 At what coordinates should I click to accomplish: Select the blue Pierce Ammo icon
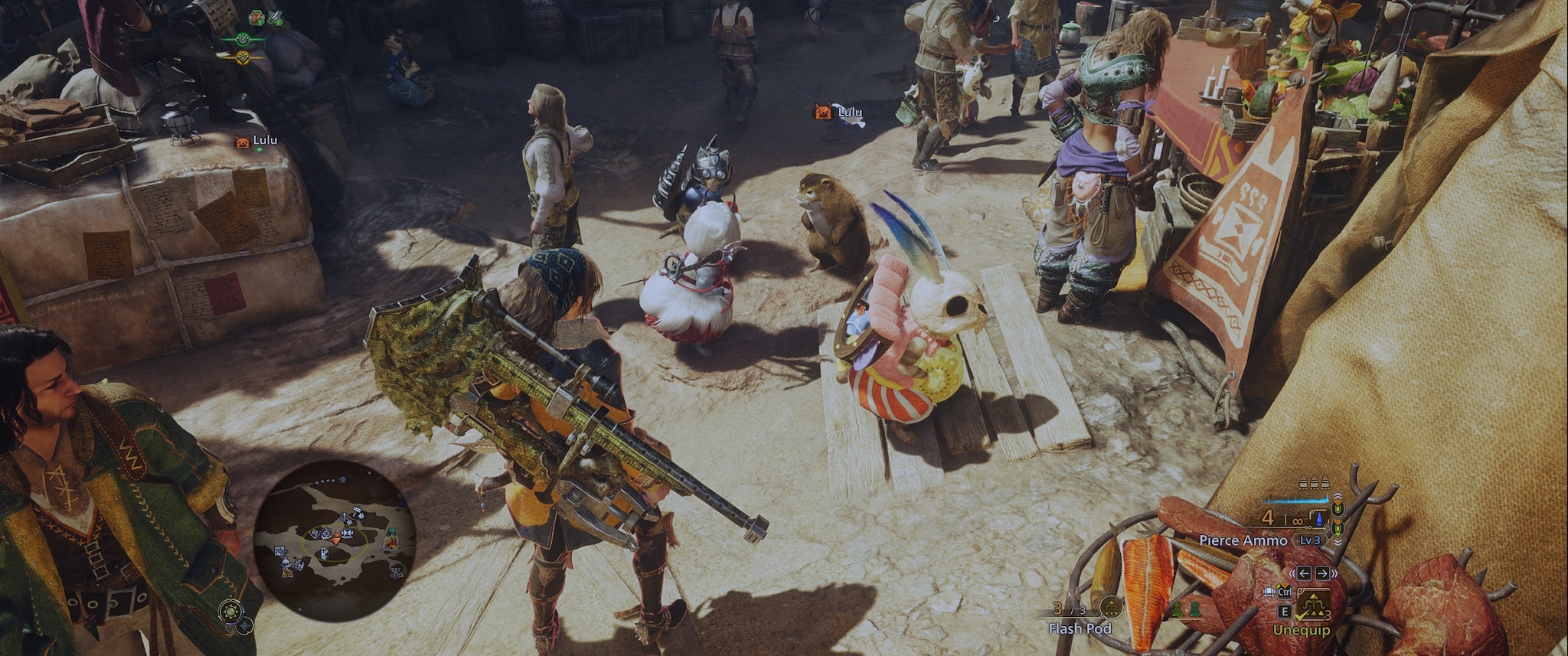tap(1318, 520)
